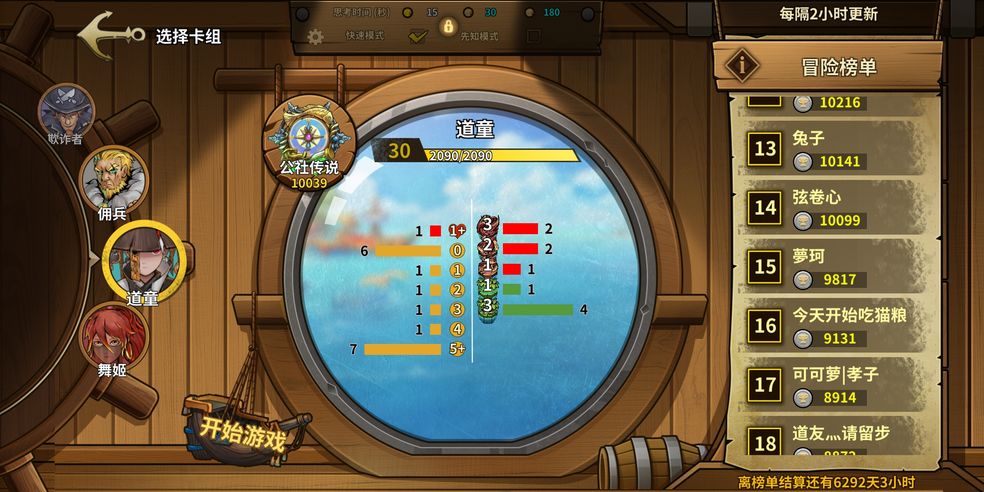Screen dimensions: 984x492
Task: Select the 欺诈者 character portrait
Action: 66,110
